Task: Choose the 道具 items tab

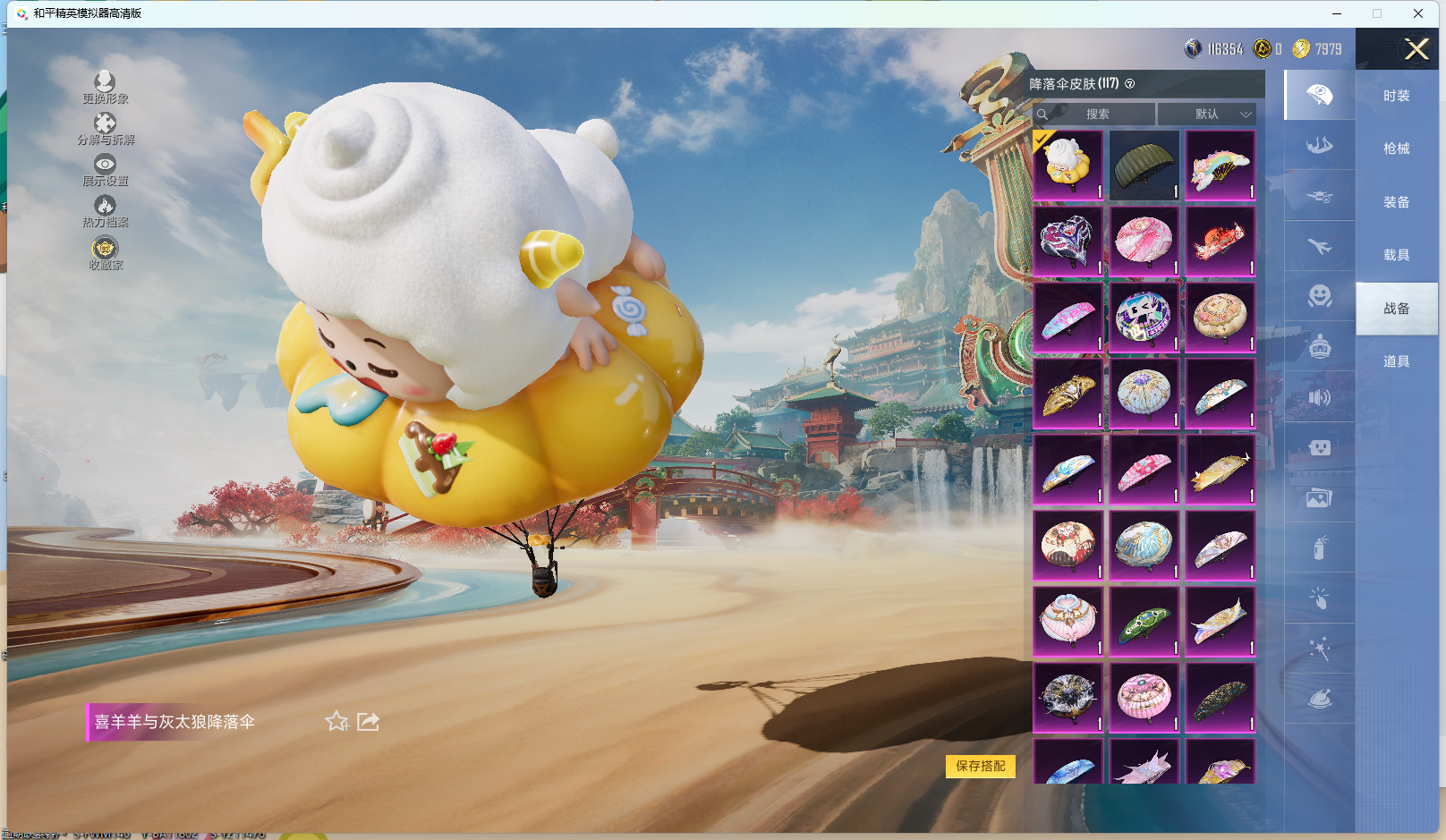Action: 1396,361
